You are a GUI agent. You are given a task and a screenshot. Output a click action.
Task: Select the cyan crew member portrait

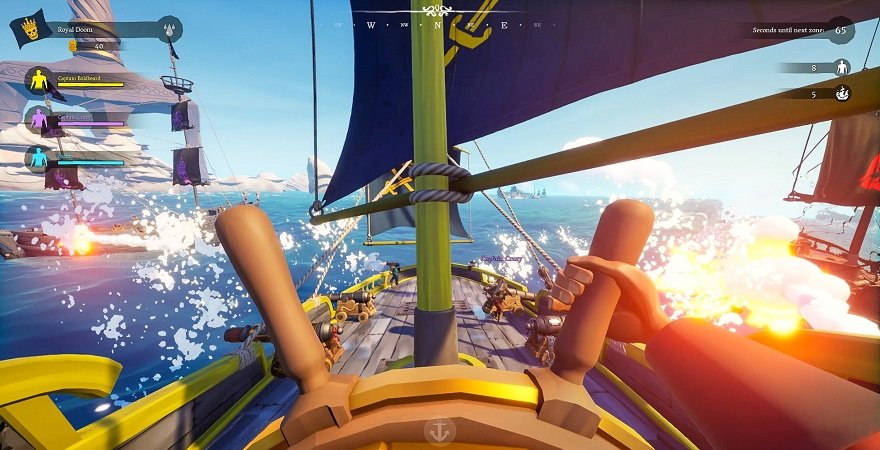click(38, 158)
